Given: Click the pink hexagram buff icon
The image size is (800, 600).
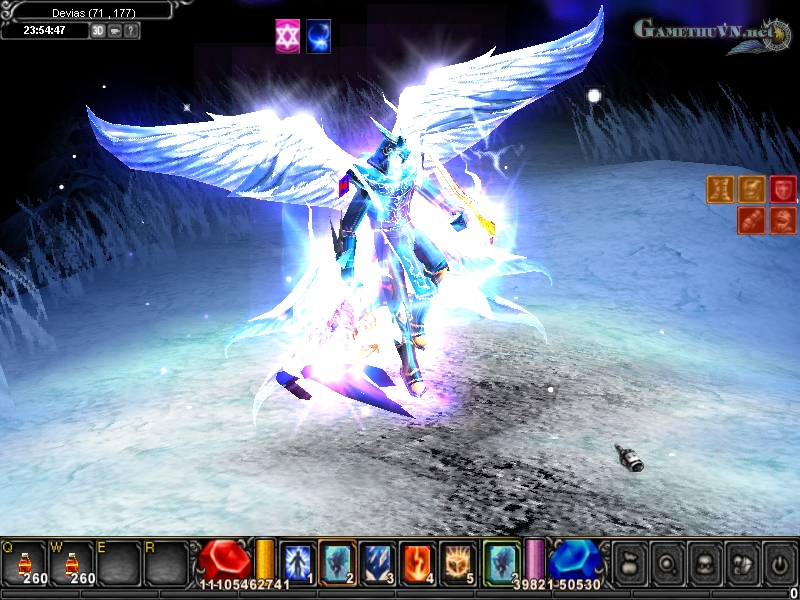Looking at the screenshot, I should point(287,35).
